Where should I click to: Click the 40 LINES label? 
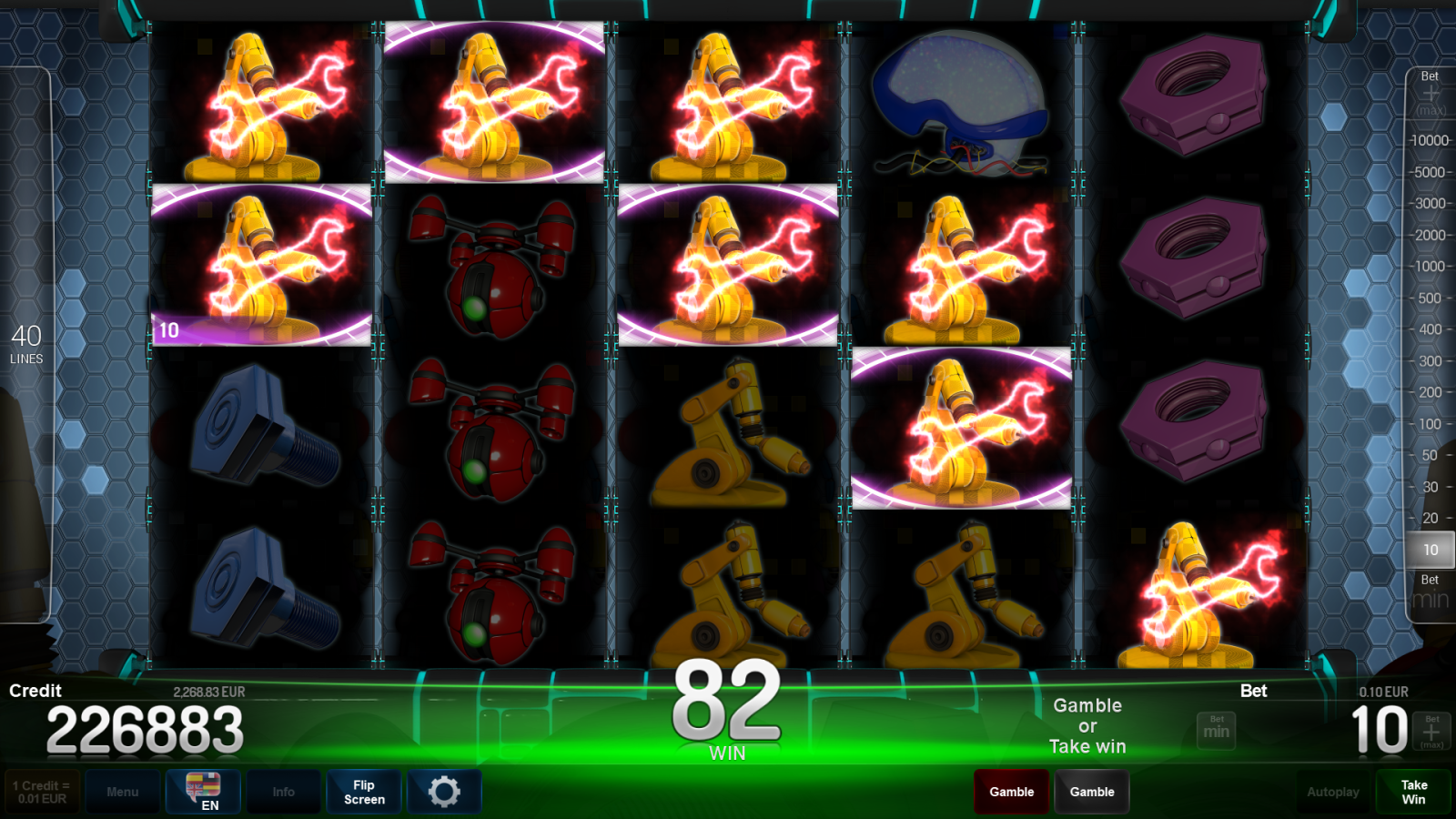point(26,344)
